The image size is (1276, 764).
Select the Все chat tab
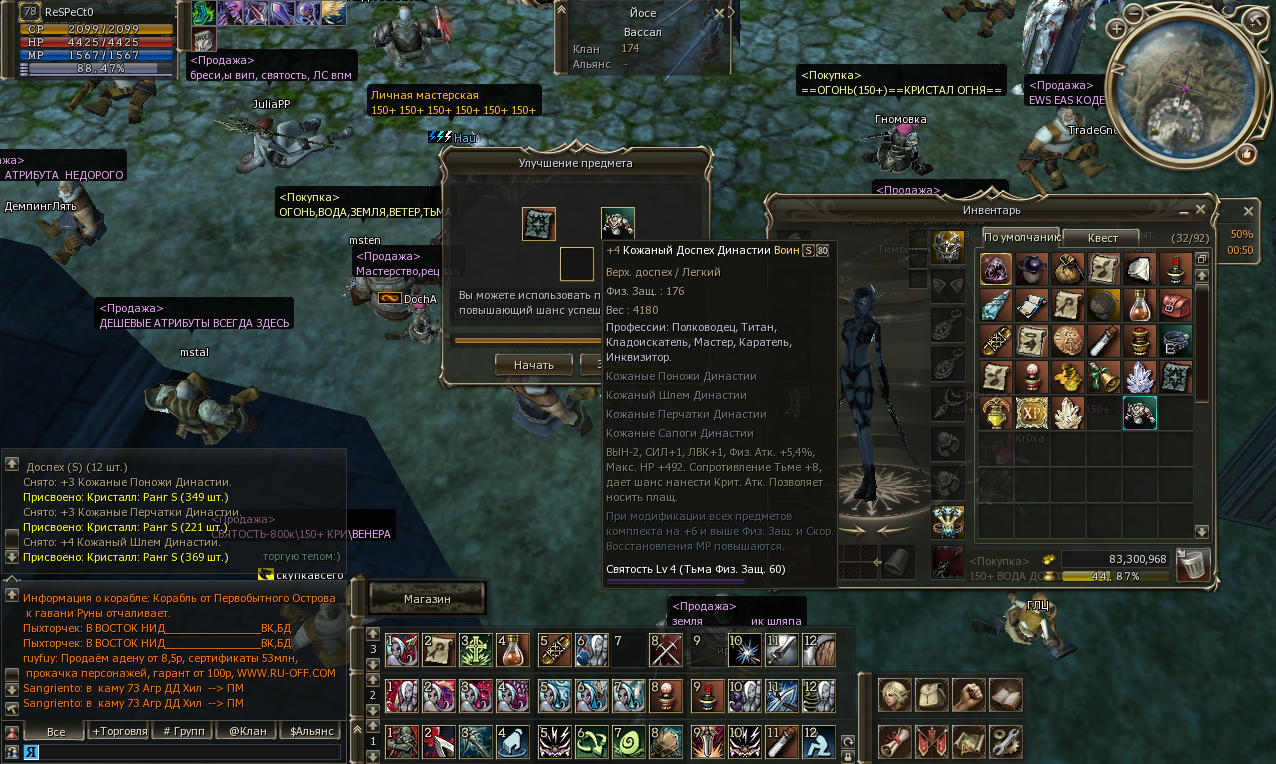coord(56,731)
